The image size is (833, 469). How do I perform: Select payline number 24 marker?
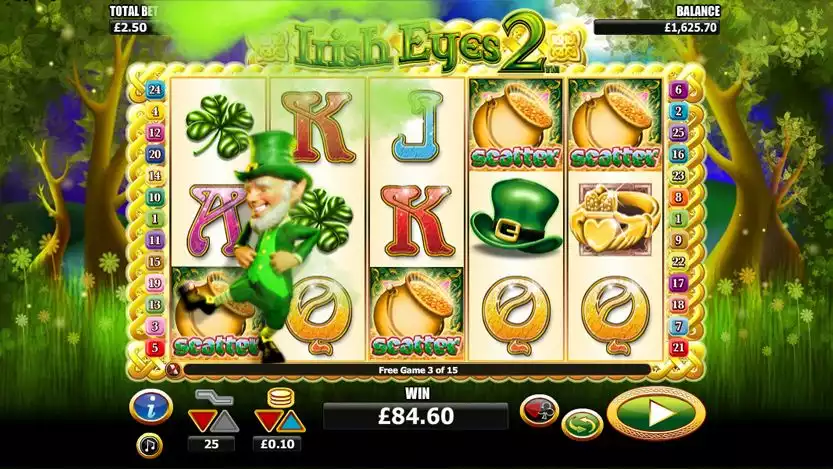click(x=154, y=89)
